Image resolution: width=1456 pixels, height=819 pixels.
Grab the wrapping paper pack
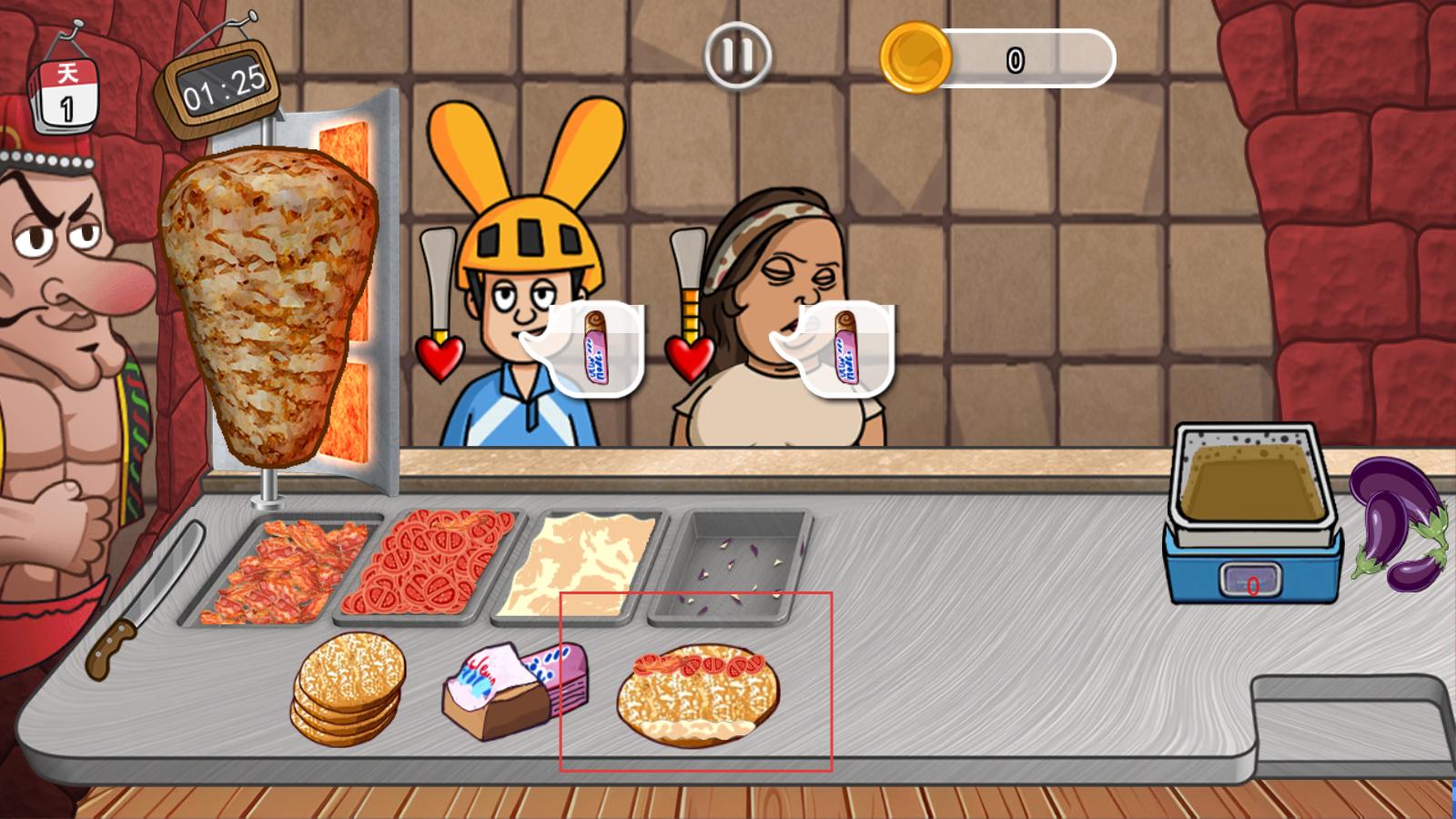pos(514,689)
